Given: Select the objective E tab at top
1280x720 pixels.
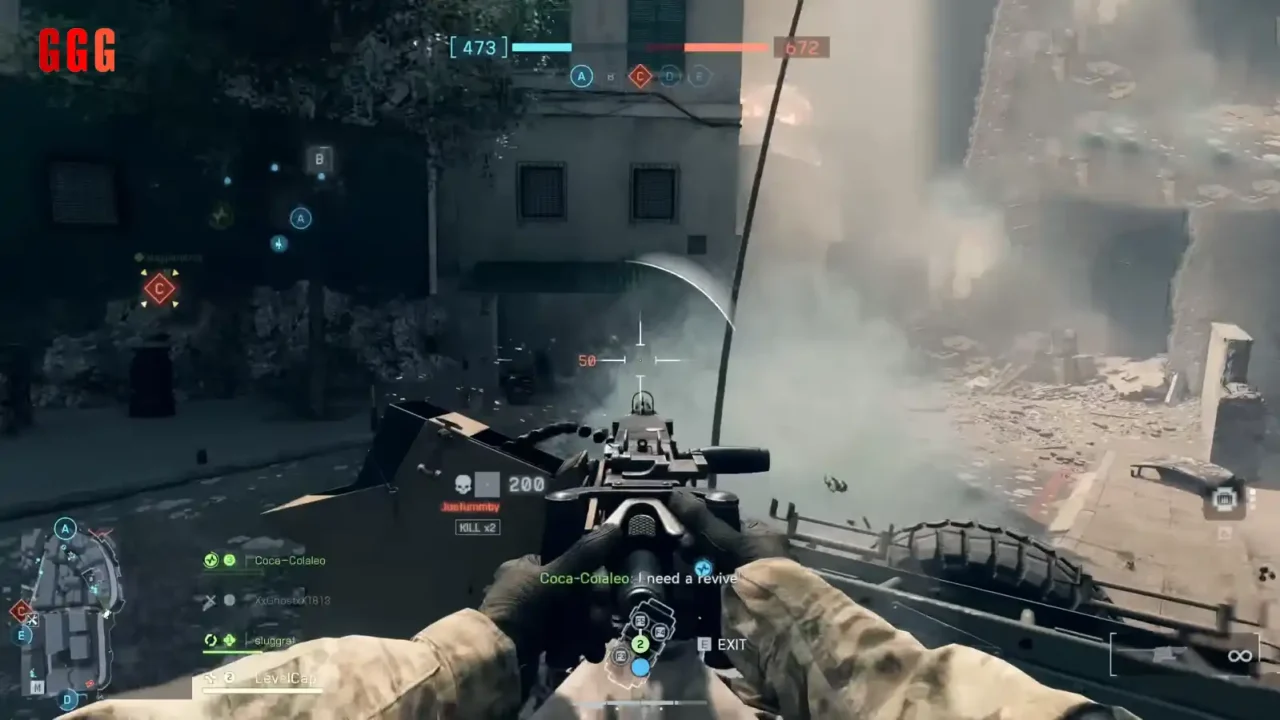Looking at the screenshot, I should 700,76.
